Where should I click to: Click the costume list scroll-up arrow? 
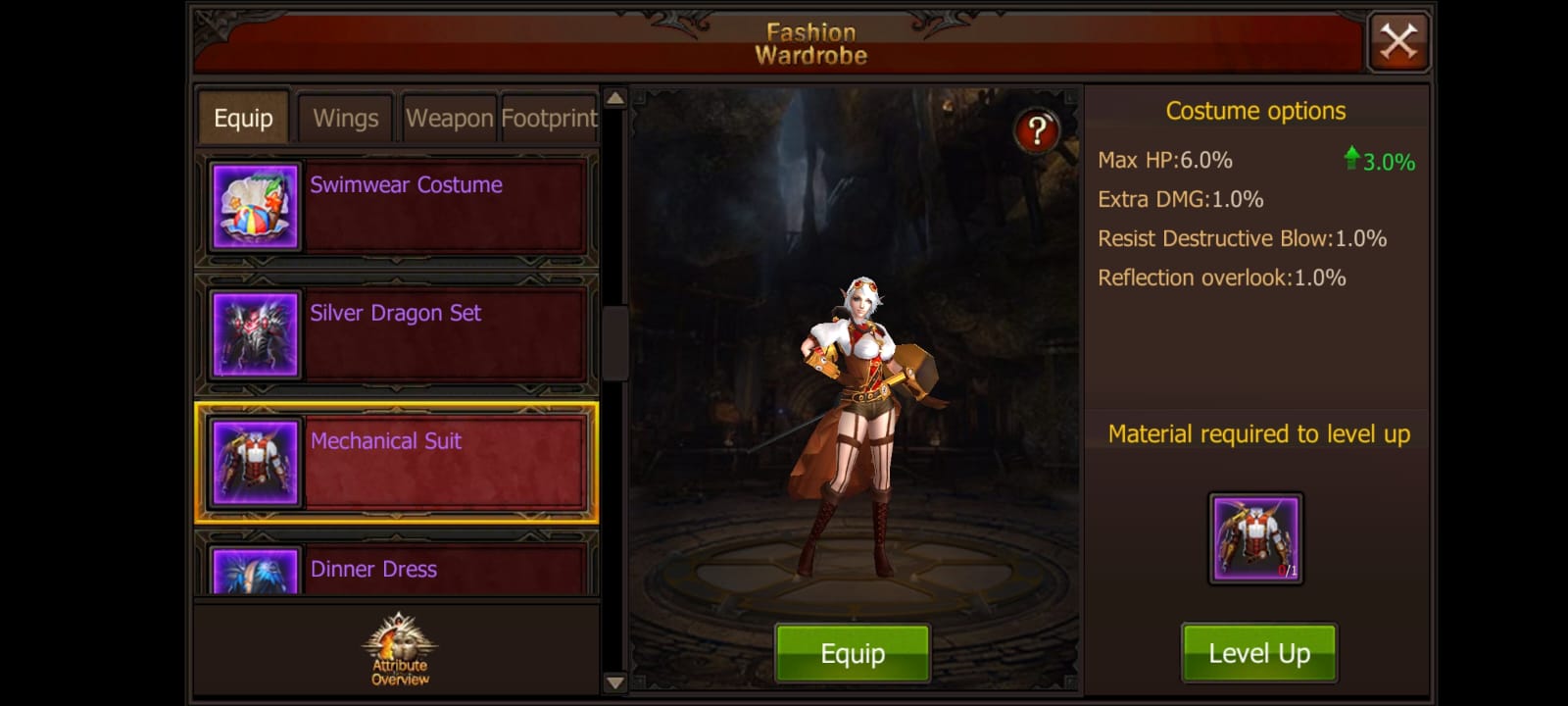(614, 98)
